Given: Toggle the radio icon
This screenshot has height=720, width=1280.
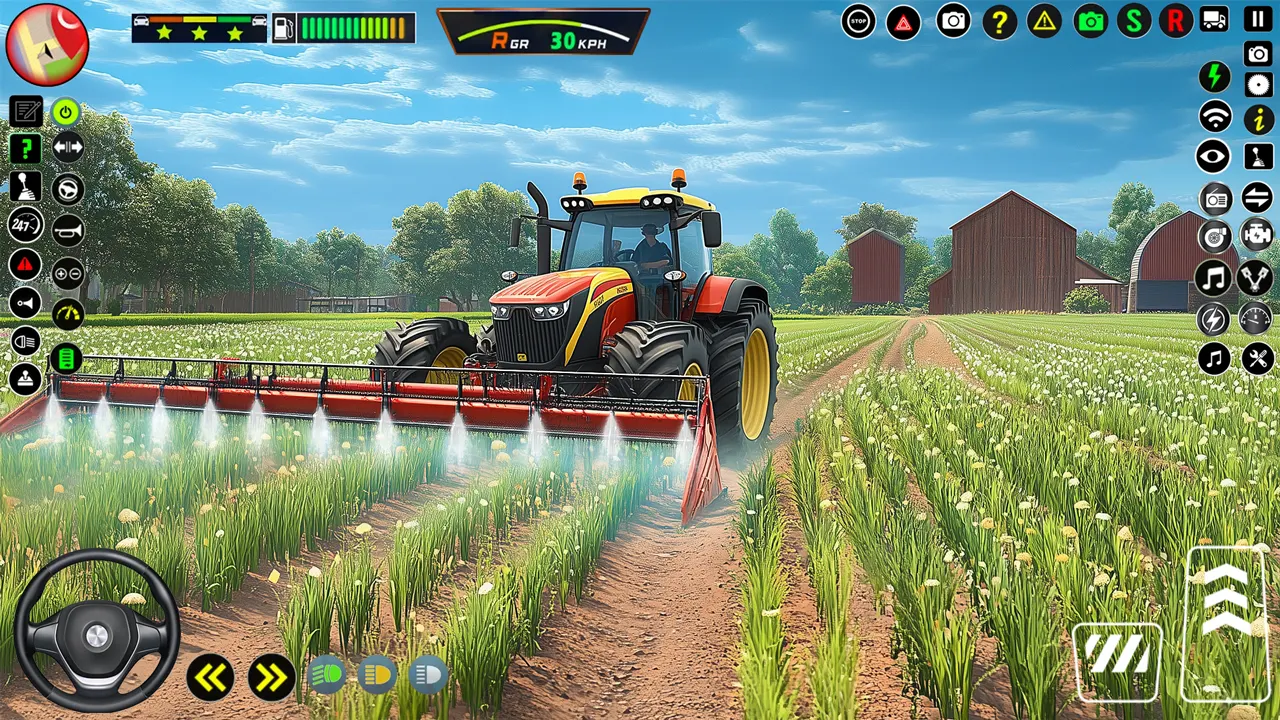Looking at the screenshot, I should click(1215, 199).
